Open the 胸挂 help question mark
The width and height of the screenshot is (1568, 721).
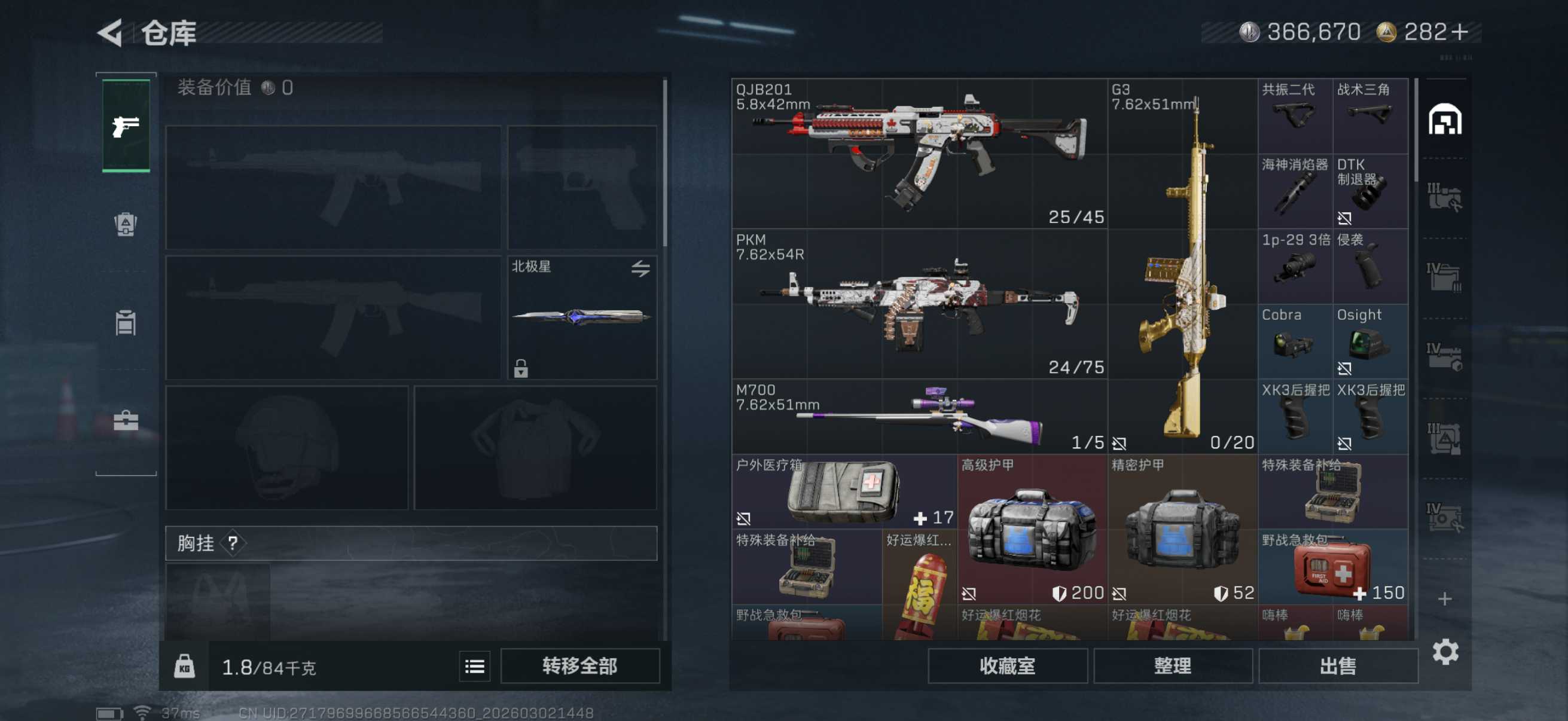click(x=233, y=543)
